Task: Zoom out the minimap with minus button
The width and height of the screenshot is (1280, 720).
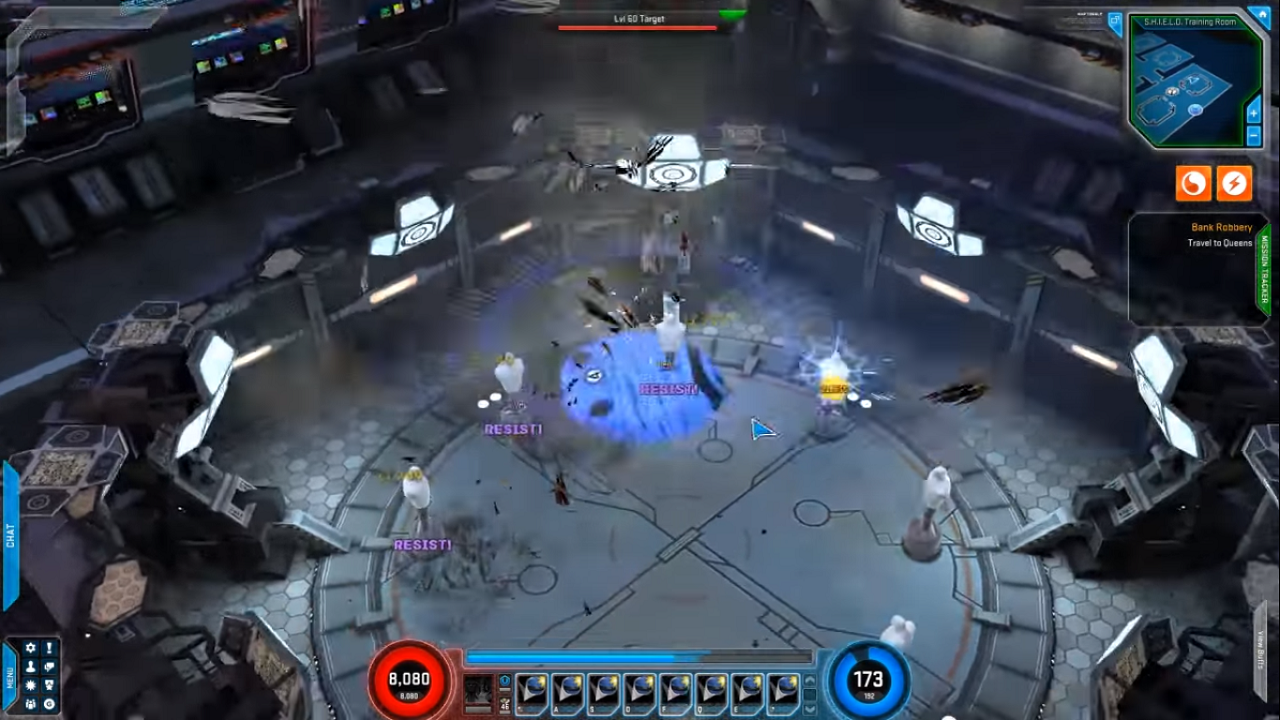Action: (1254, 133)
